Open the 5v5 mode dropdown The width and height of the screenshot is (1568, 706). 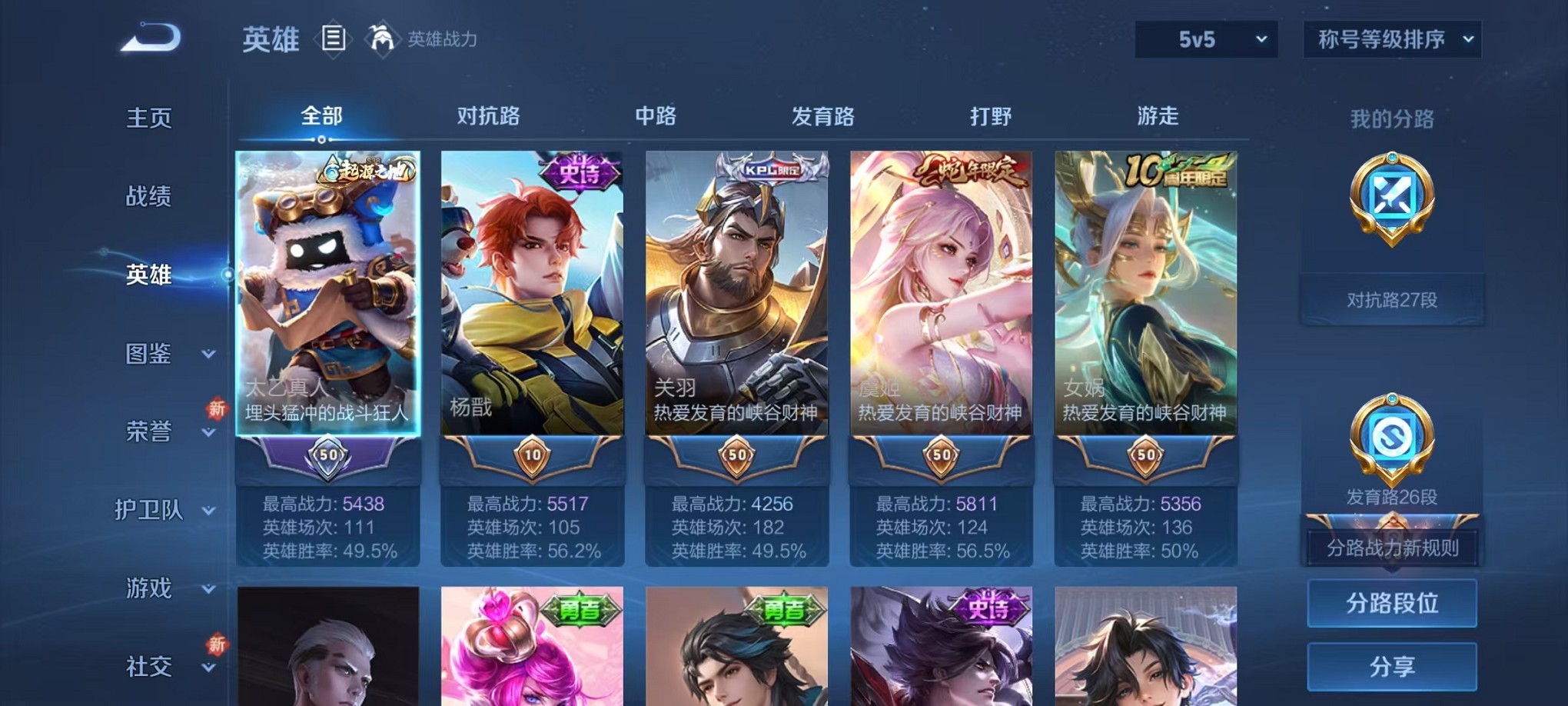[x=1205, y=37]
